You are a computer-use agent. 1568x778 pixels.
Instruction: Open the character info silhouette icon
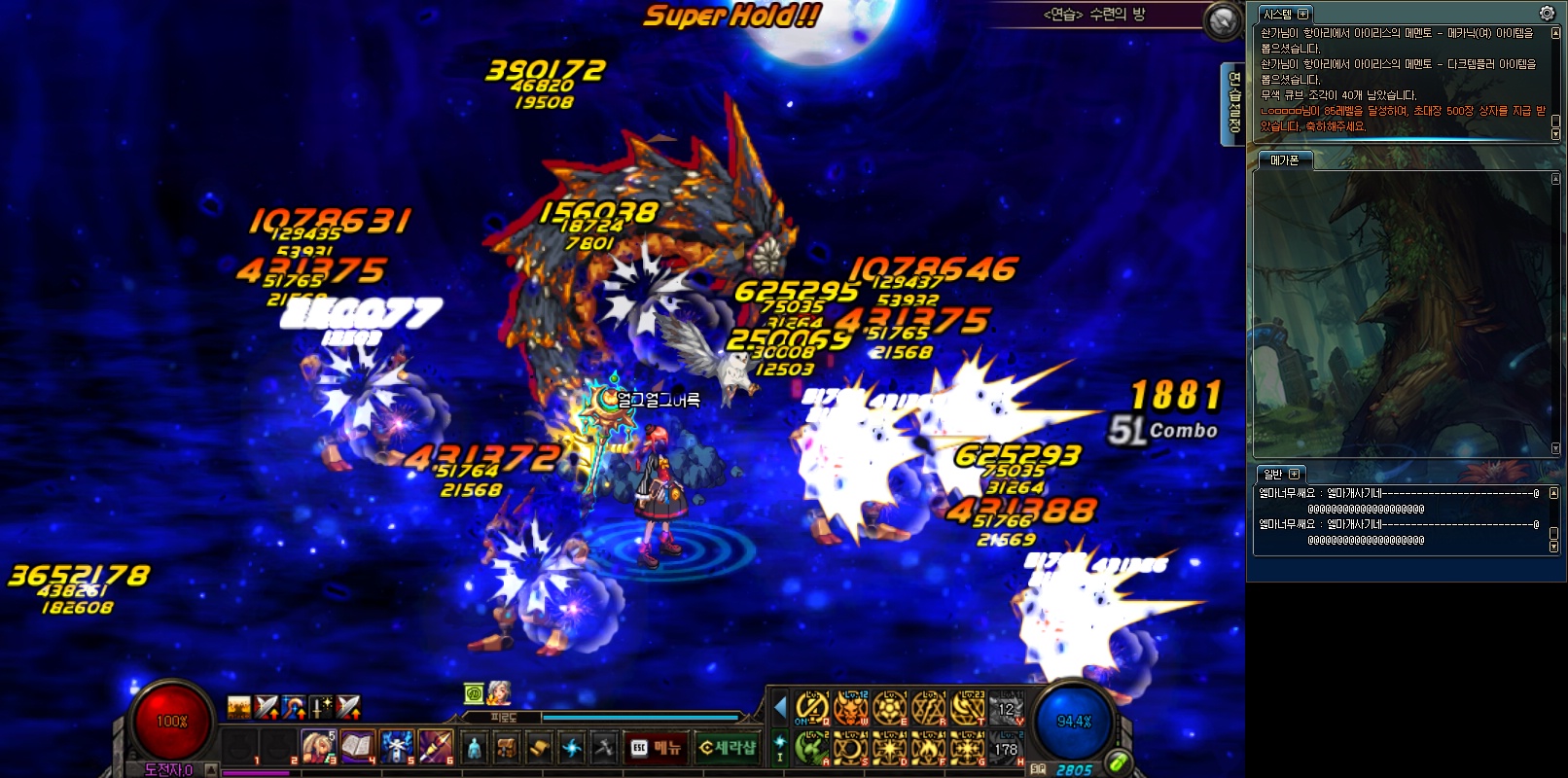point(474,747)
